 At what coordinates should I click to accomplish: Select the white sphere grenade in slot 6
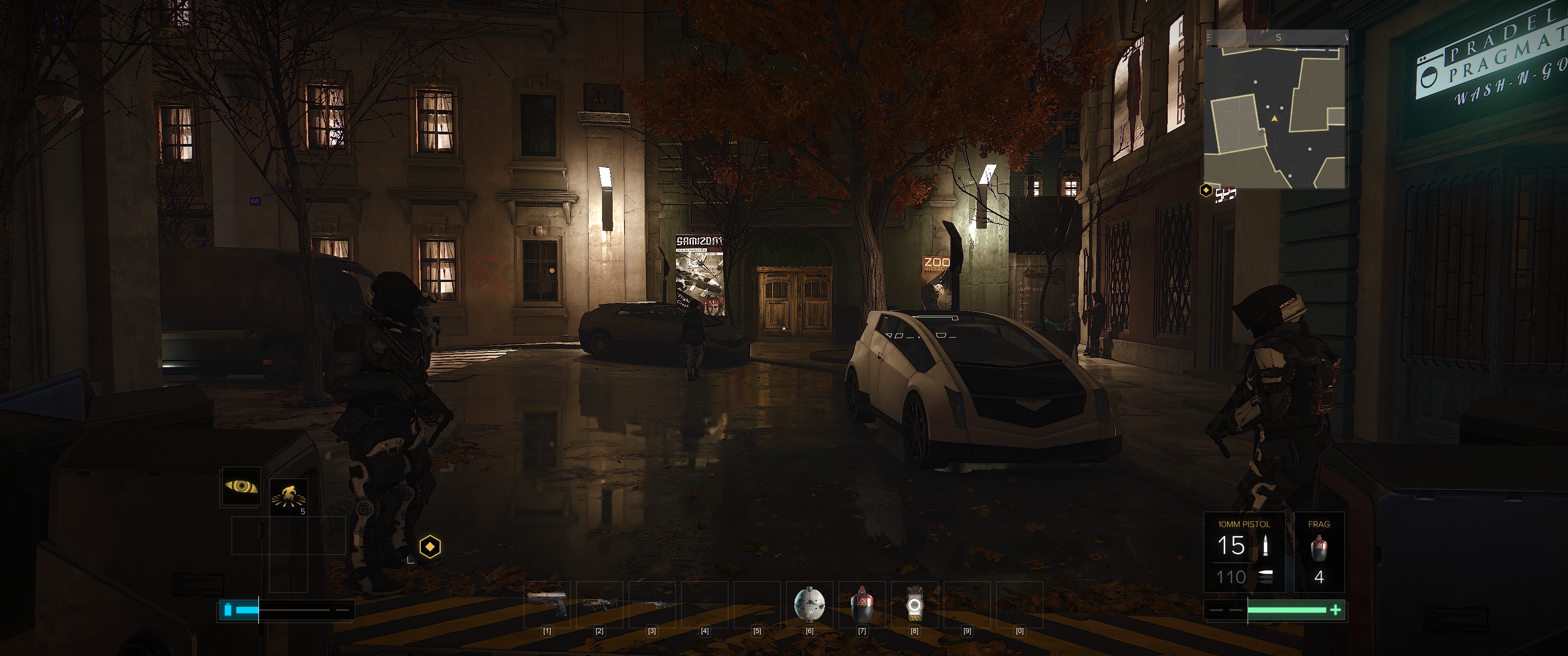pyautogui.click(x=810, y=604)
